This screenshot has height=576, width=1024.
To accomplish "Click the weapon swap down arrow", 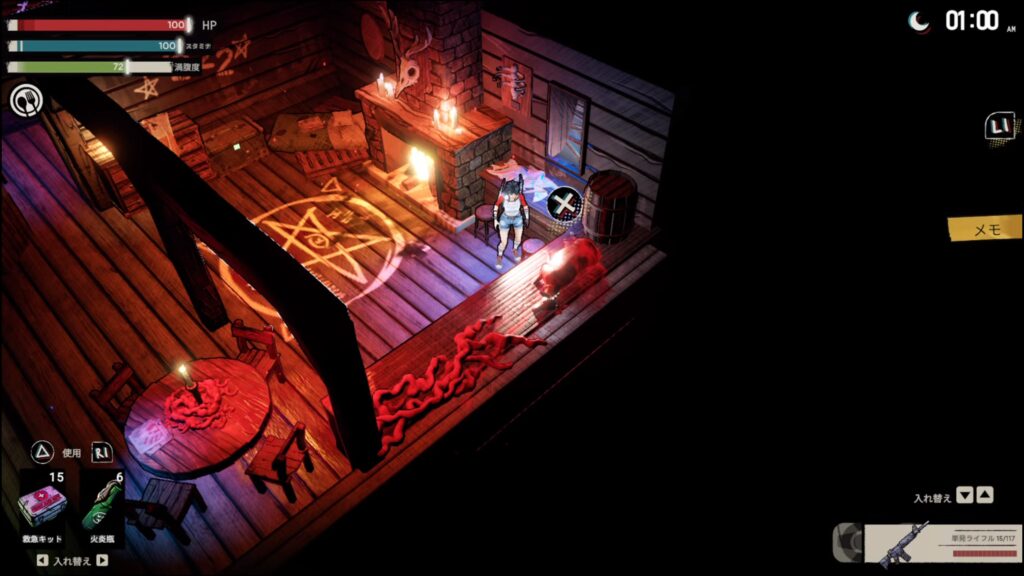I will pos(964,495).
